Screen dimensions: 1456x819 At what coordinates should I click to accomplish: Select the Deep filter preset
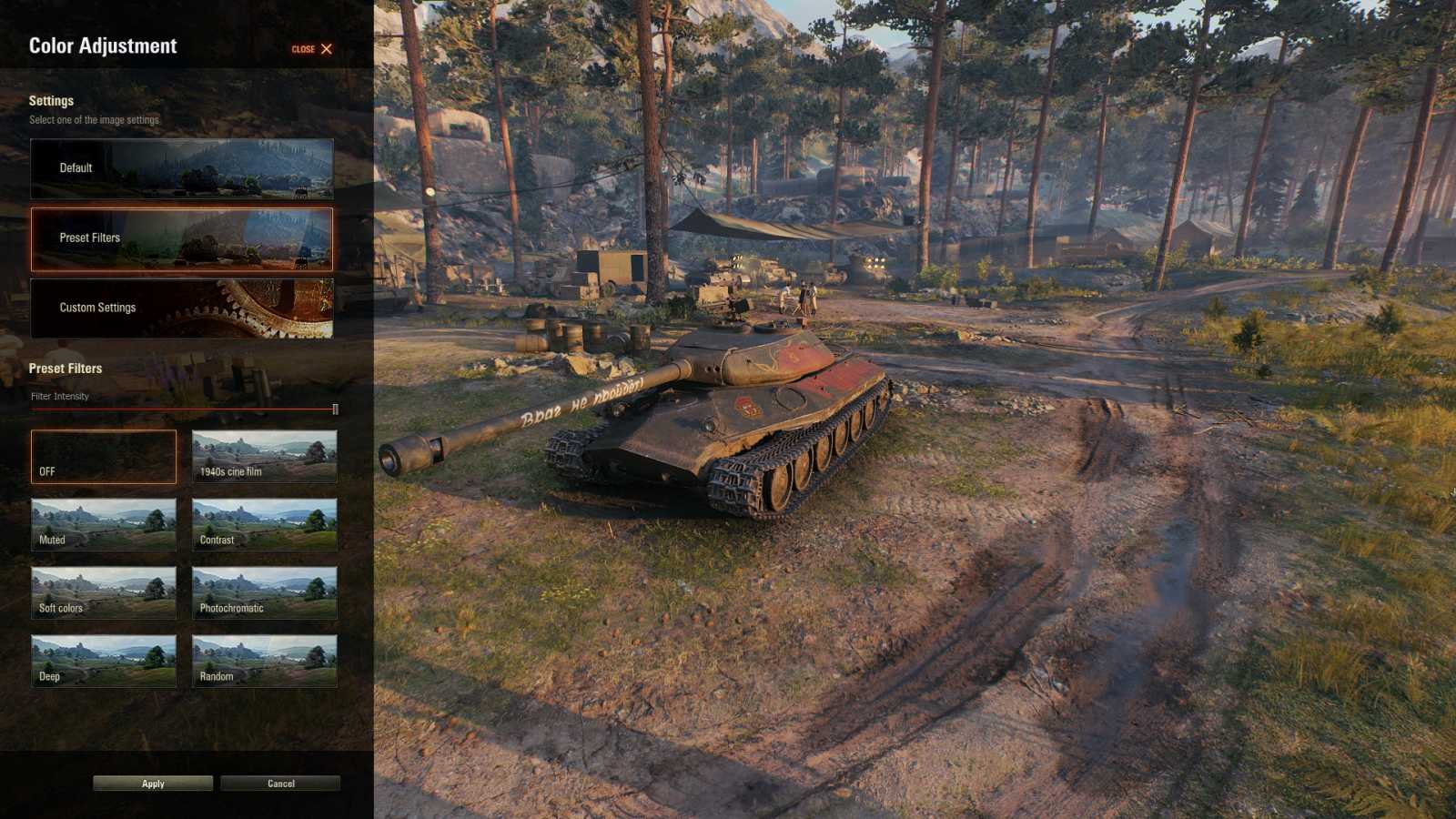(x=103, y=661)
